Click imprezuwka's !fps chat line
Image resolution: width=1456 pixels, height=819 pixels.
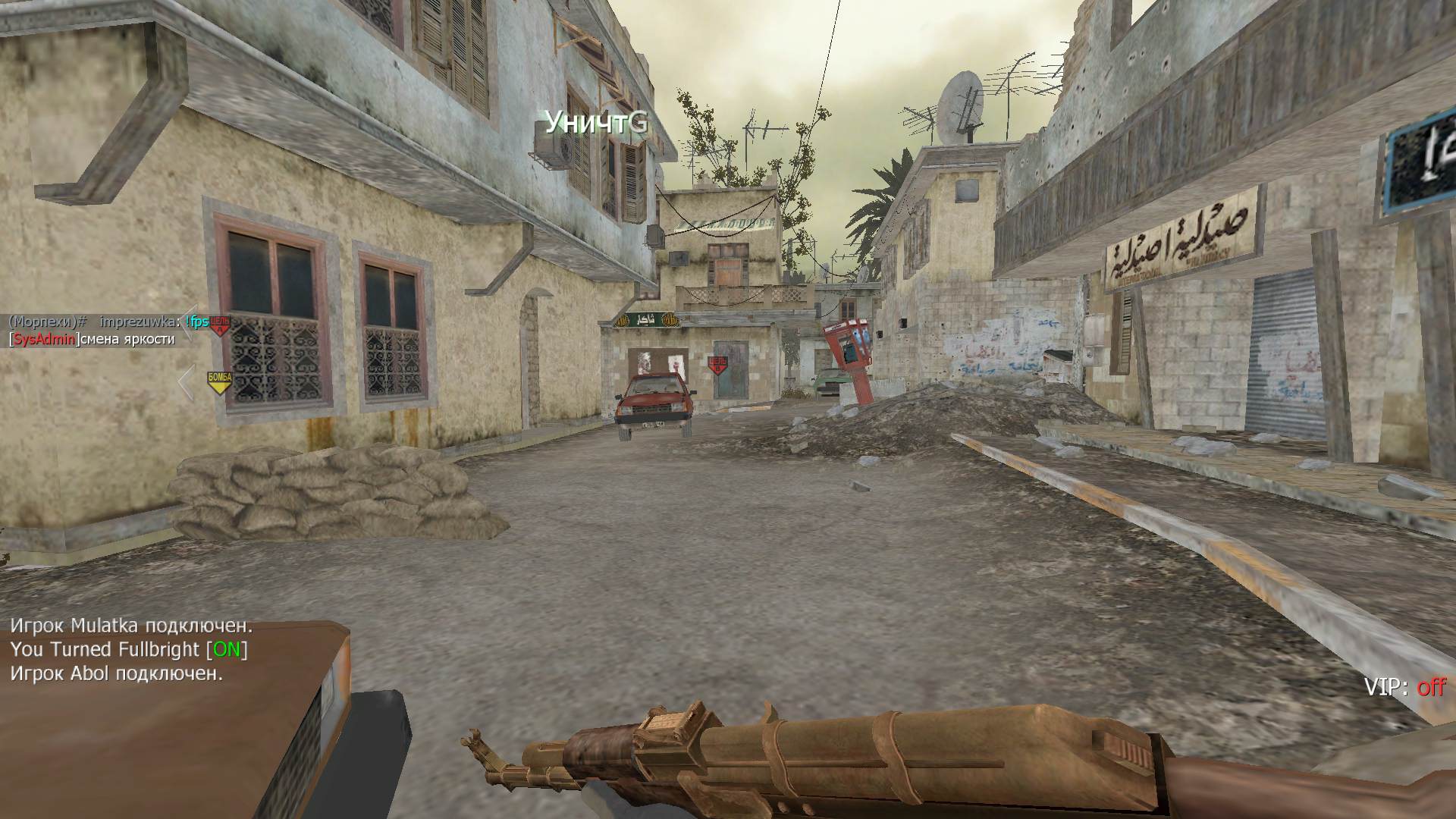106,322
